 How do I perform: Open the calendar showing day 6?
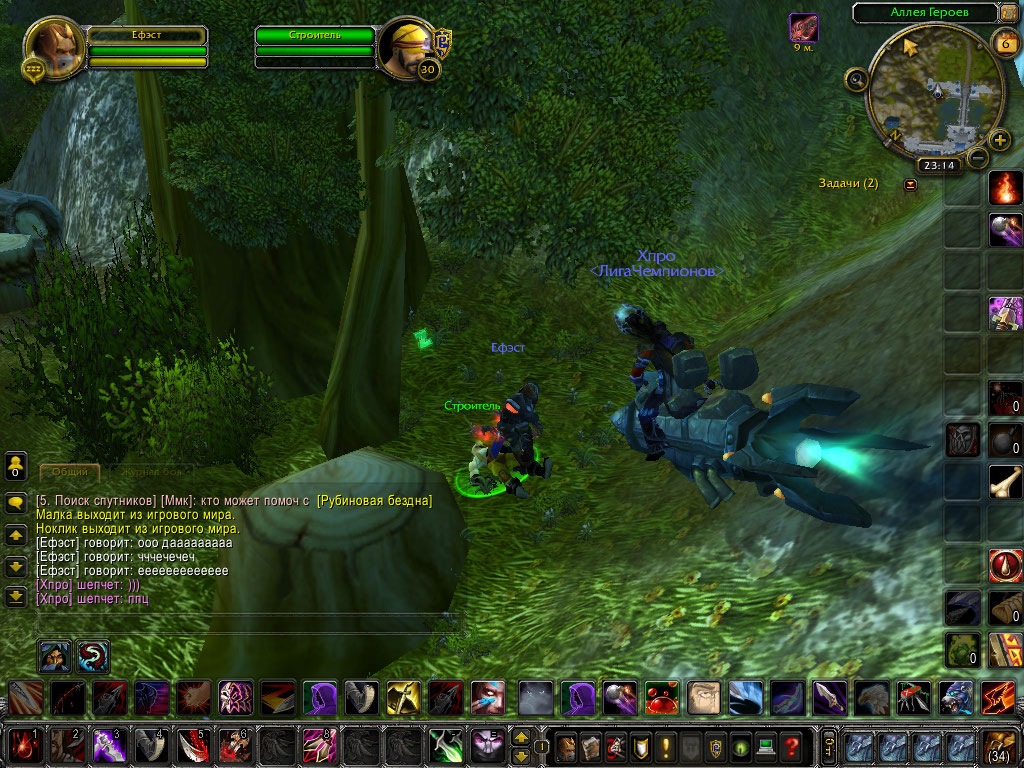click(1004, 43)
